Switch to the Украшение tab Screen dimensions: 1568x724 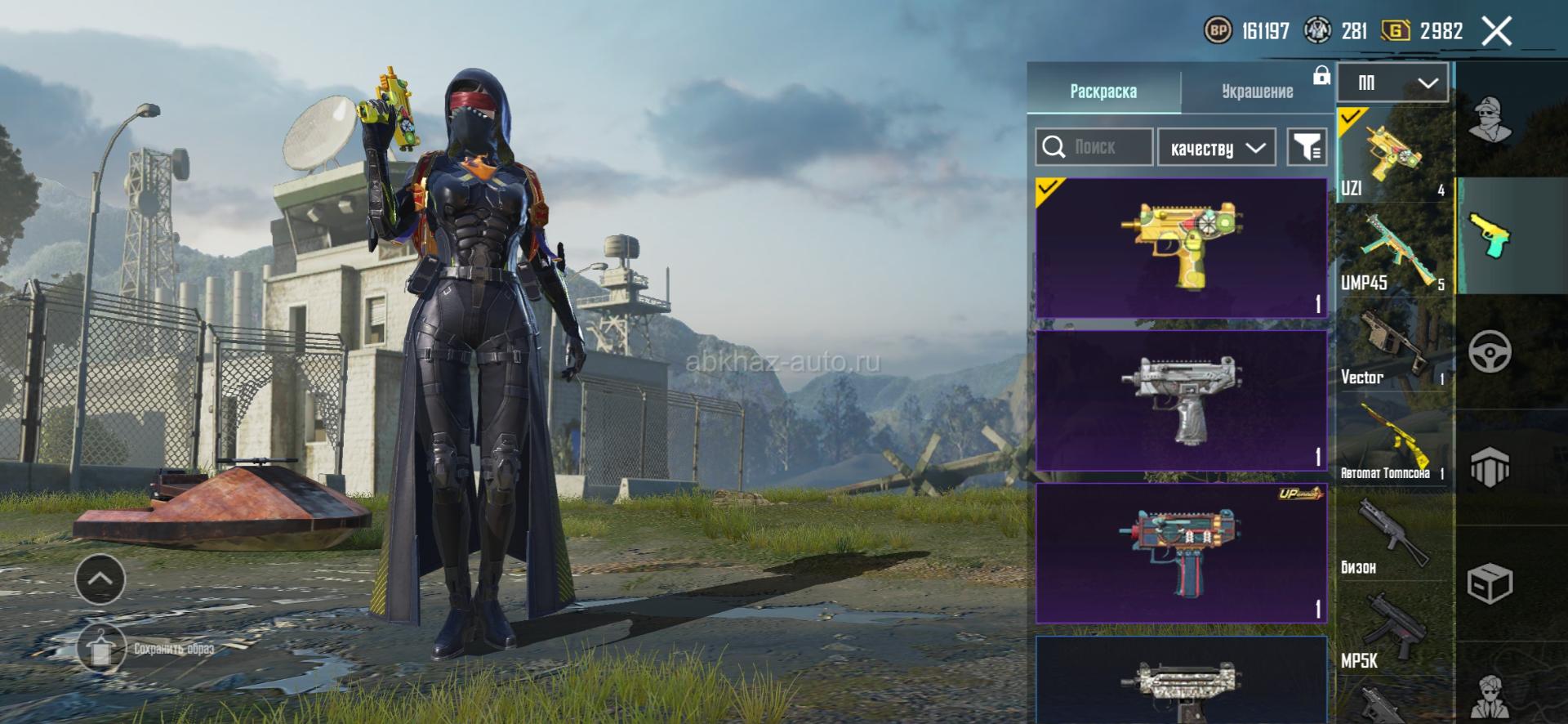[1257, 92]
